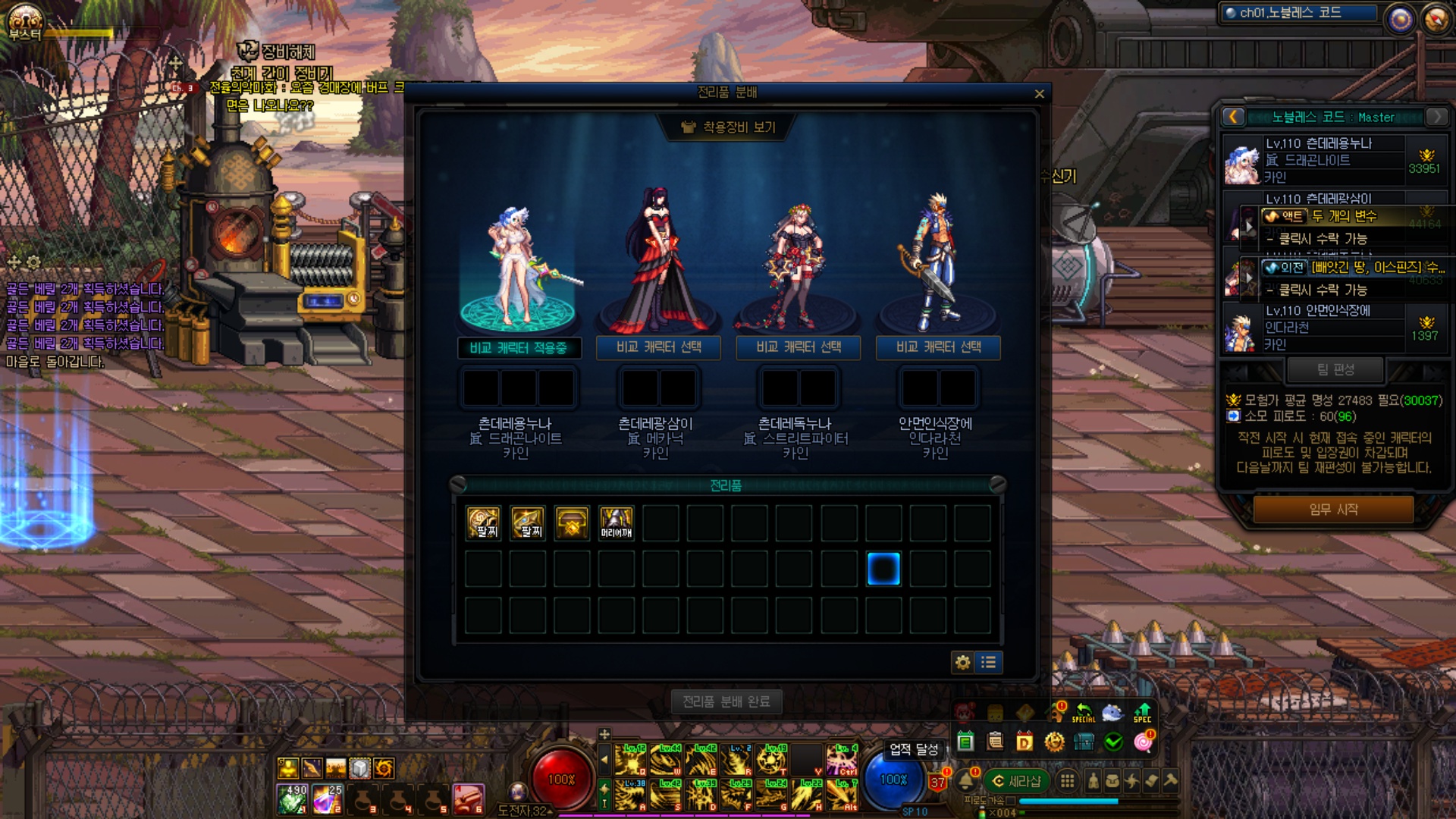1456x819 pixels.
Task: Choose 비교 캐릭터 선택 under 촌데레광삼이
Action: click(658, 347)
